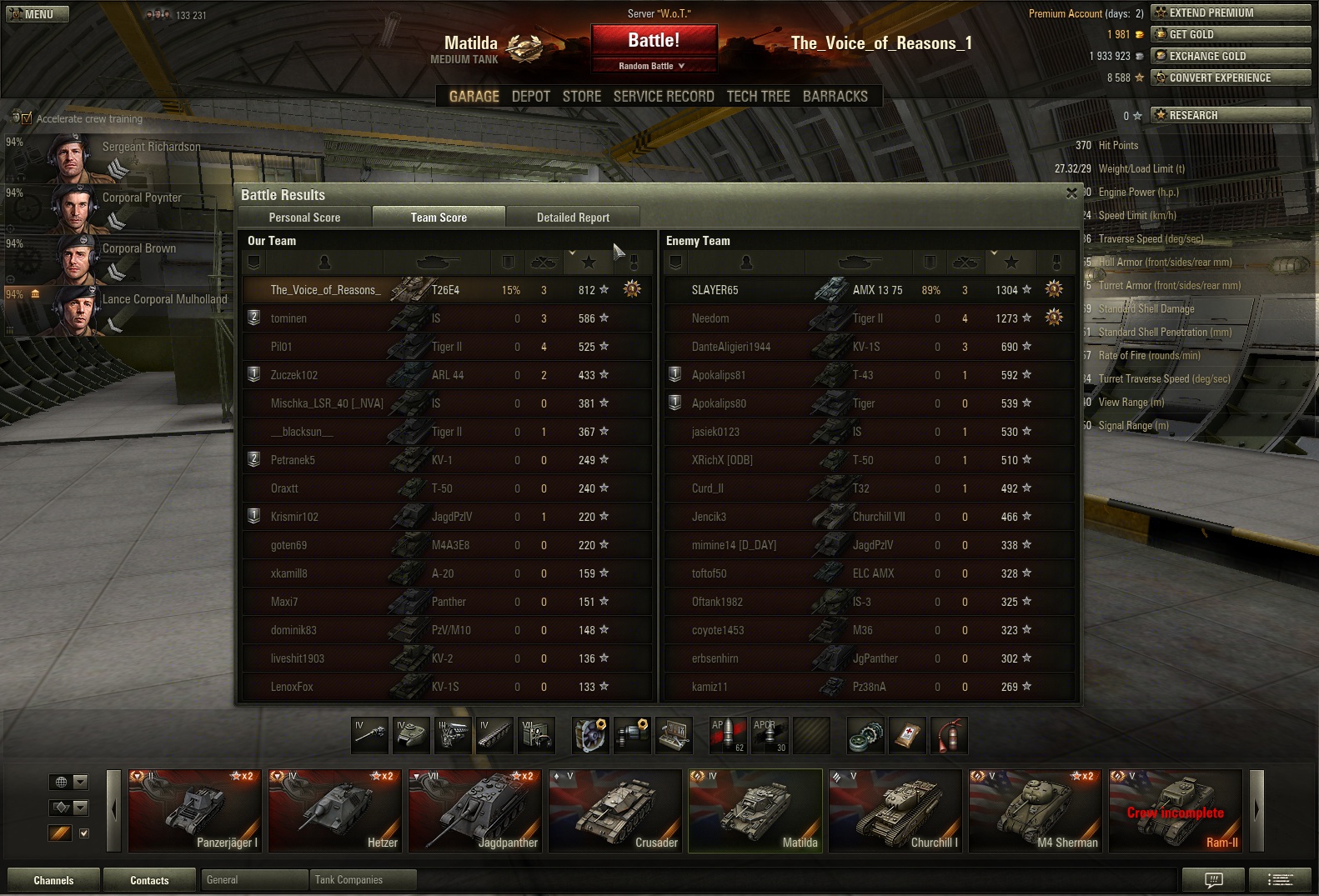Show the Personal Score tab
This screenshot has height=896, width=1319.
(x=304, y=218)
